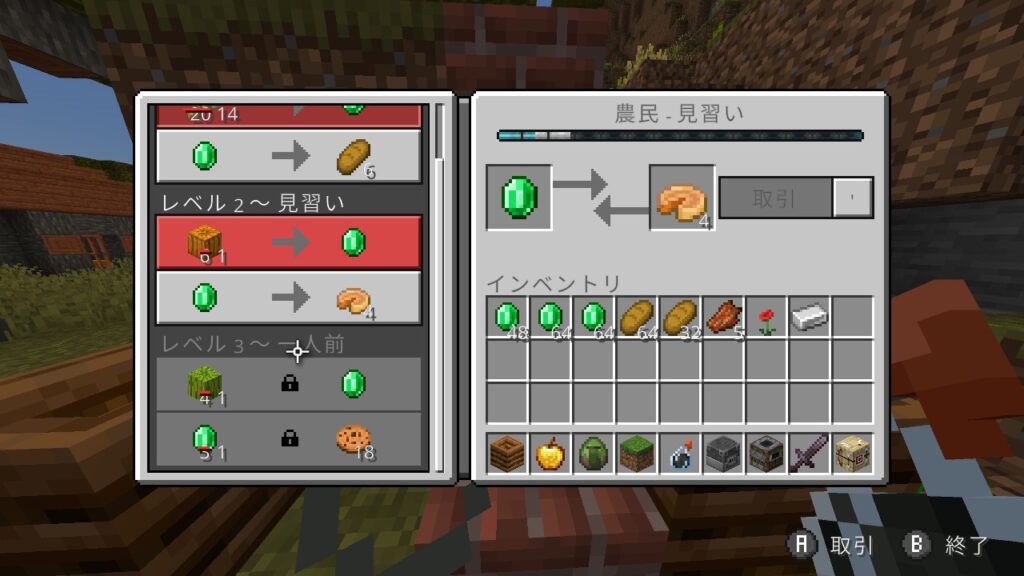
Task: Select the emerald-for-pumpkin-pie trade row
Action: coord(288,298)
